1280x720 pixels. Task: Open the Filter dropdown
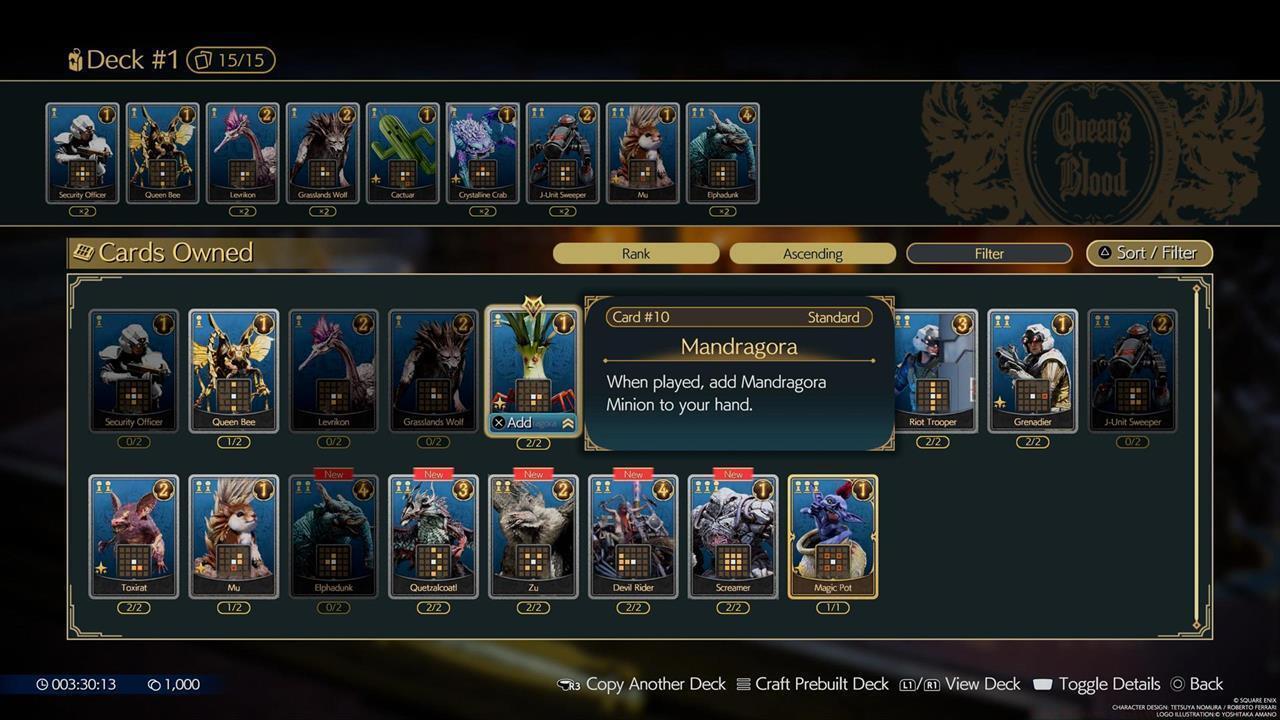click(989, 253)
